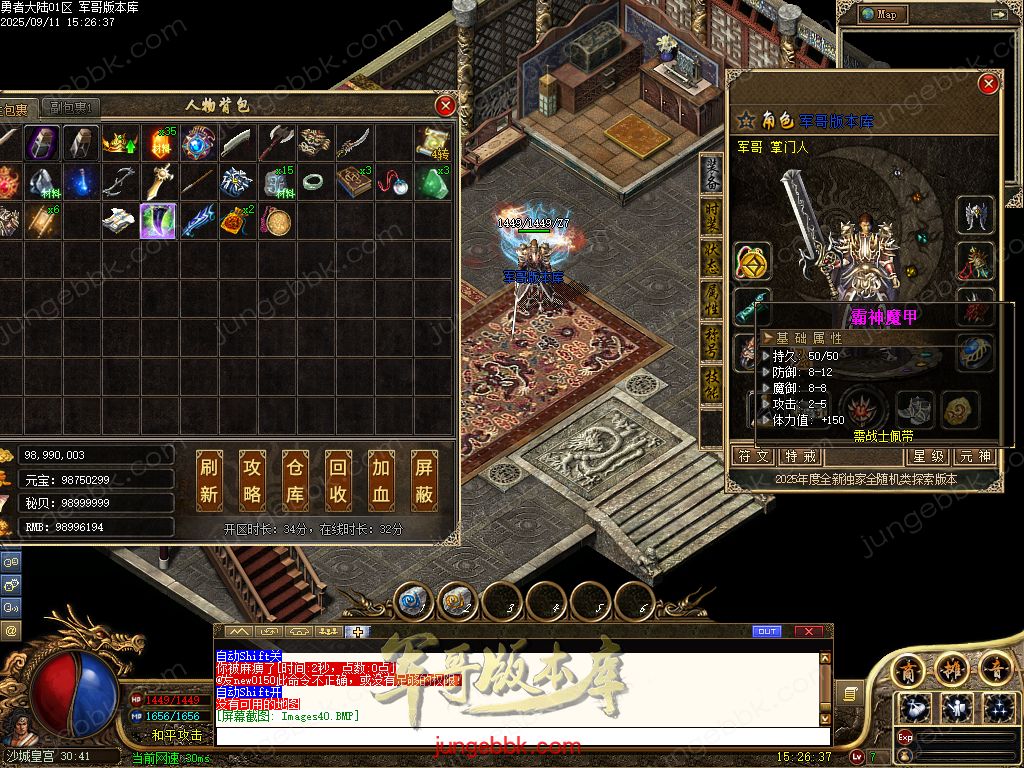Click the 刷新 refresh button
Image resolution: width=1024 pixels, height=768 pixels.
(209, 480)
